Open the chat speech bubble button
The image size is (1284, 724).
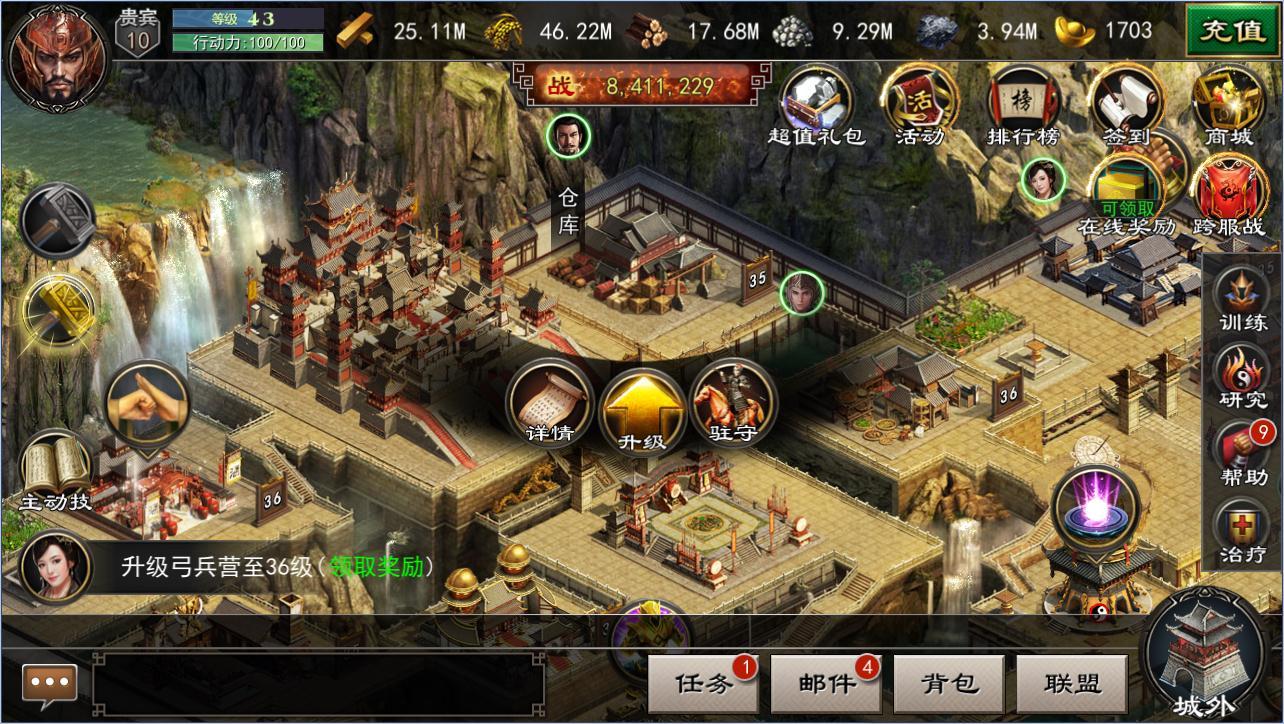click(x=50, y=684)
